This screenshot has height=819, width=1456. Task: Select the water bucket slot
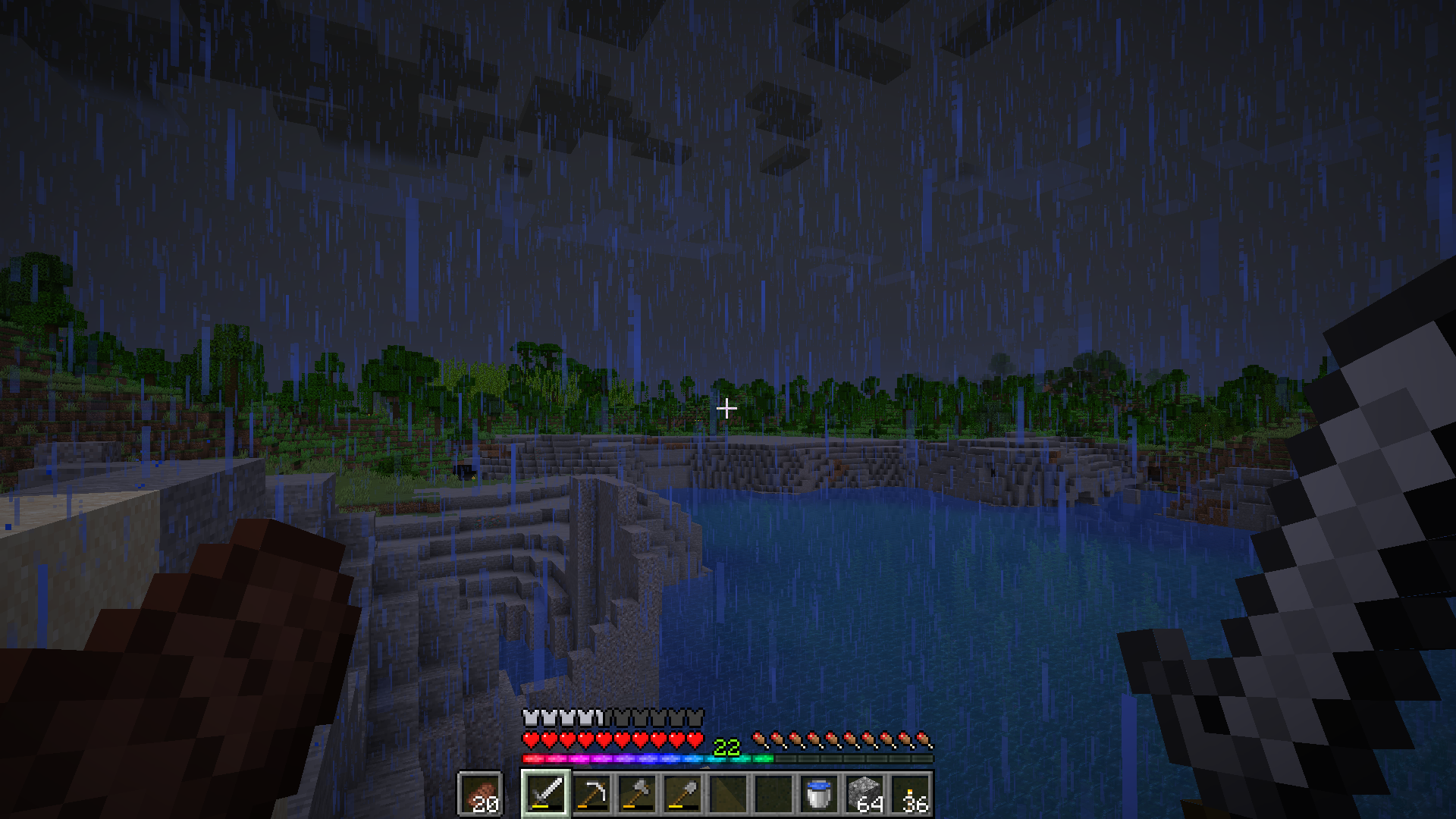(x=819, y=793)
